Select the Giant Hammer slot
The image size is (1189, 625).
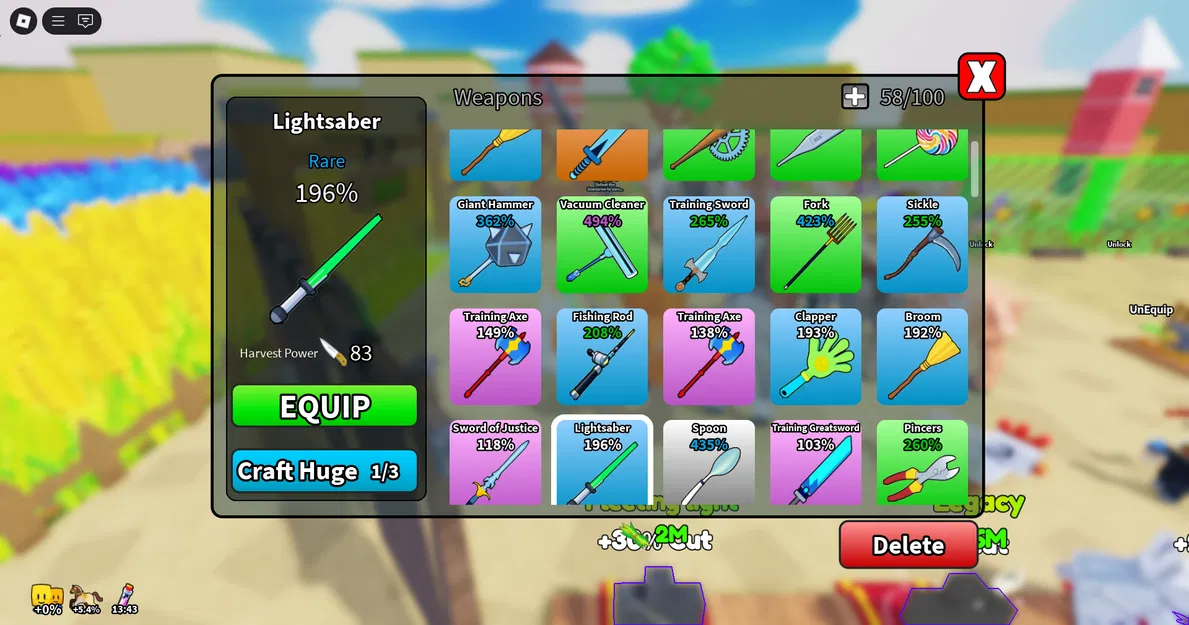[495, 245]
